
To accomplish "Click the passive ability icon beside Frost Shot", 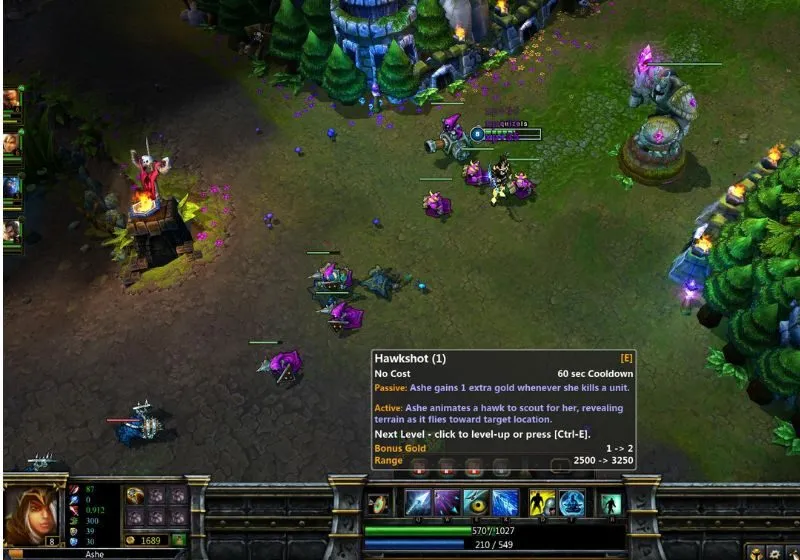I will point(377,504).
